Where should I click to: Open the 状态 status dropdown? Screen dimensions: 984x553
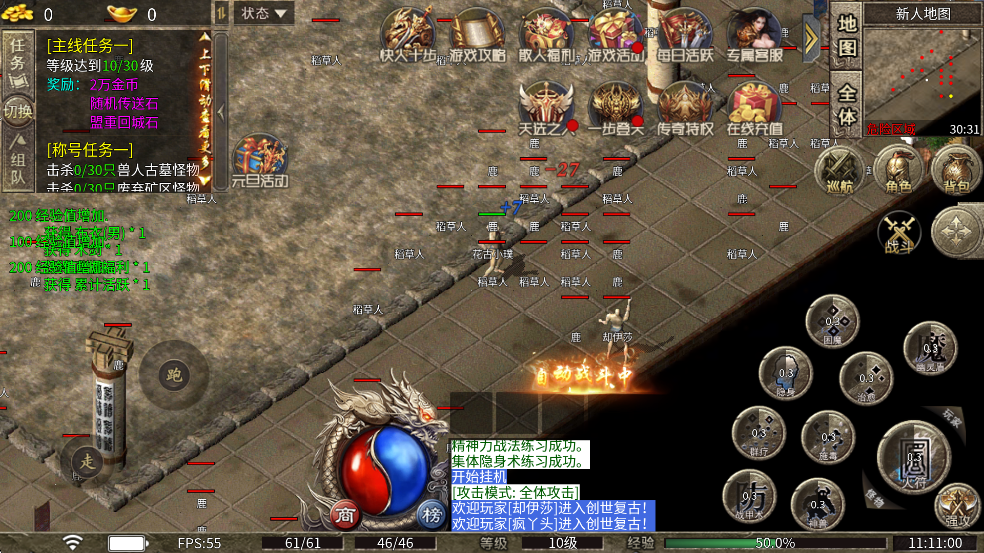(x=264, y=14)
